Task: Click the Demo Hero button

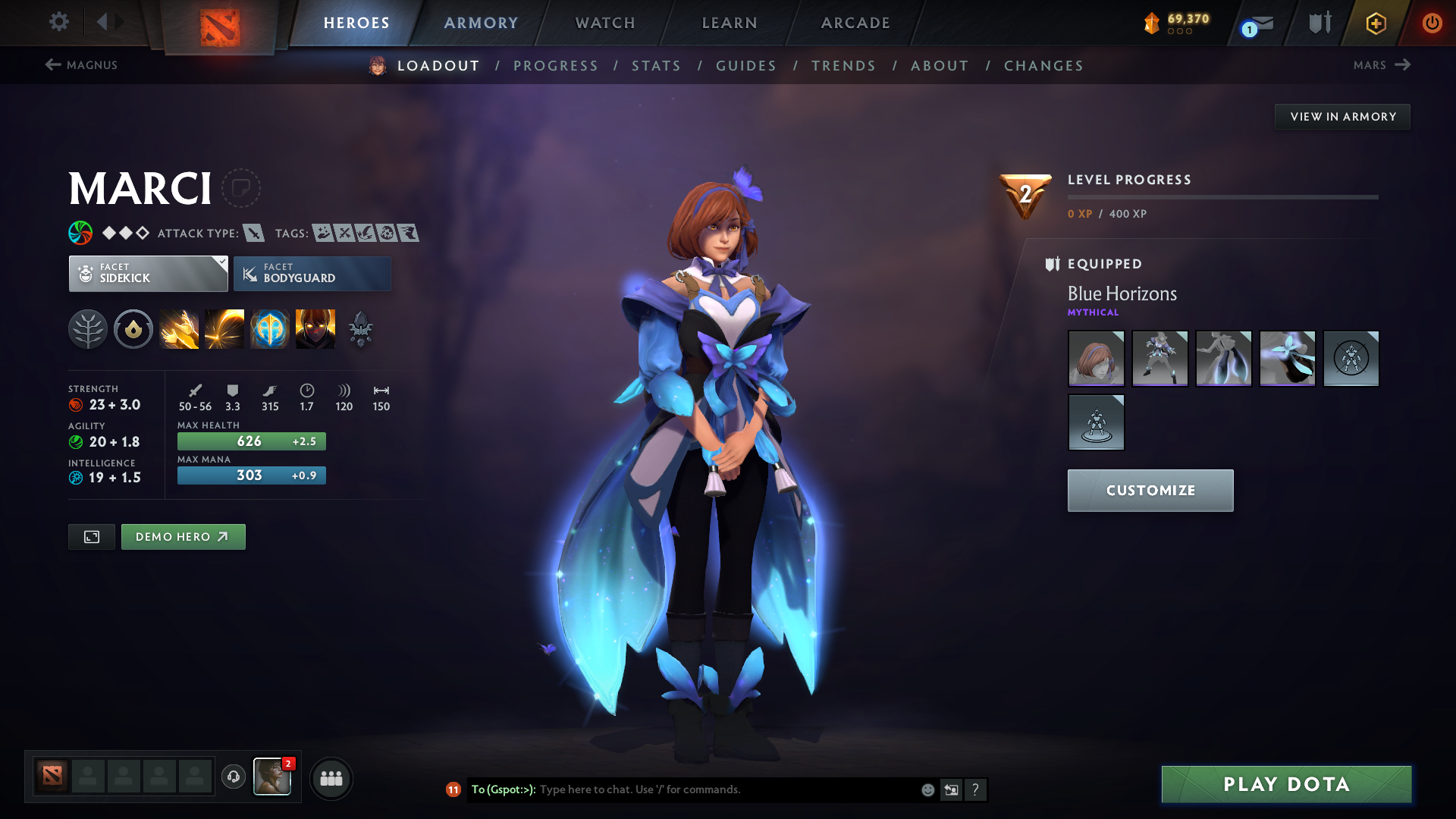Action: [x=183, y=536]
